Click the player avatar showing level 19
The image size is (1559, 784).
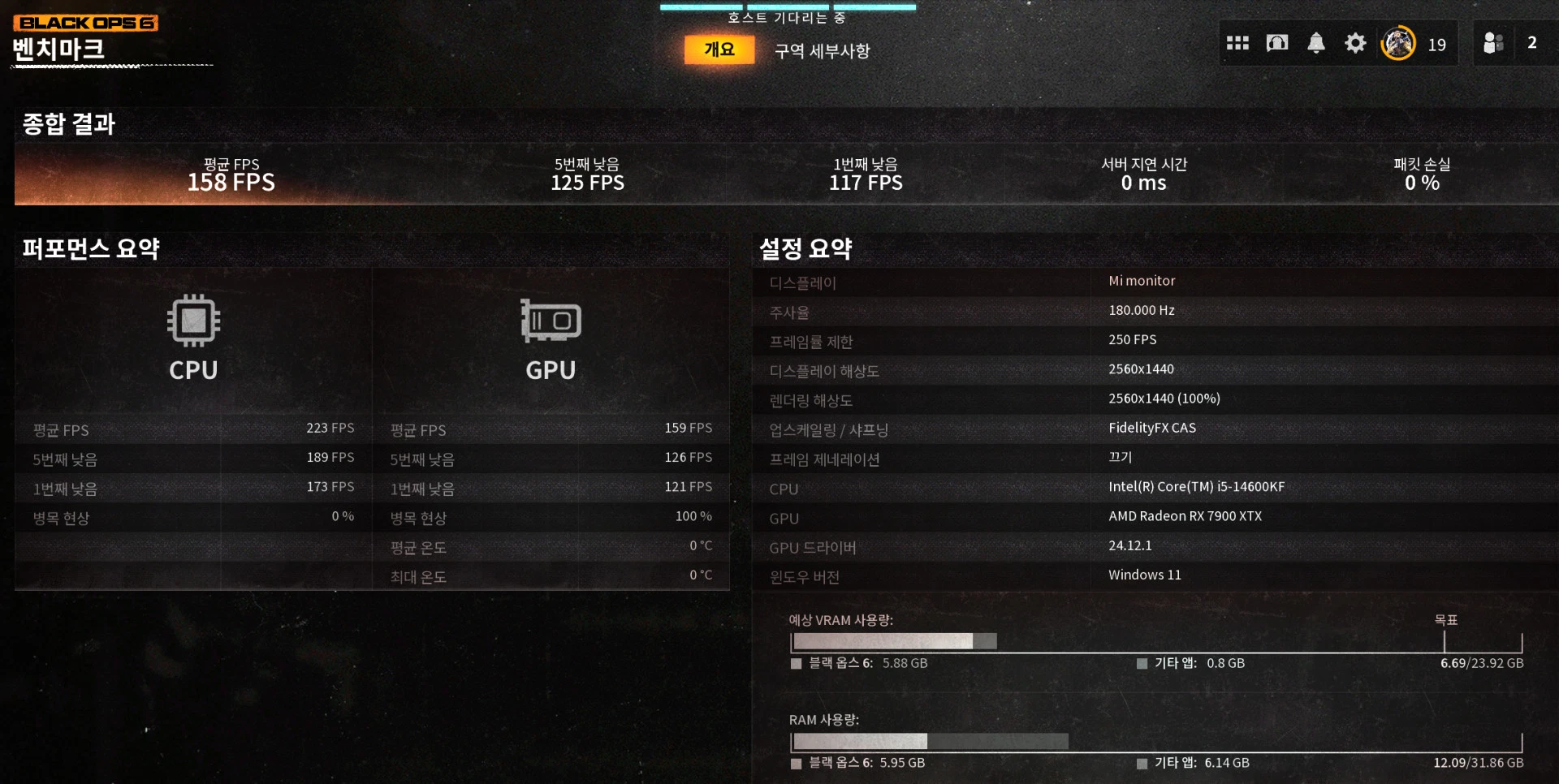pos(1397,42)
